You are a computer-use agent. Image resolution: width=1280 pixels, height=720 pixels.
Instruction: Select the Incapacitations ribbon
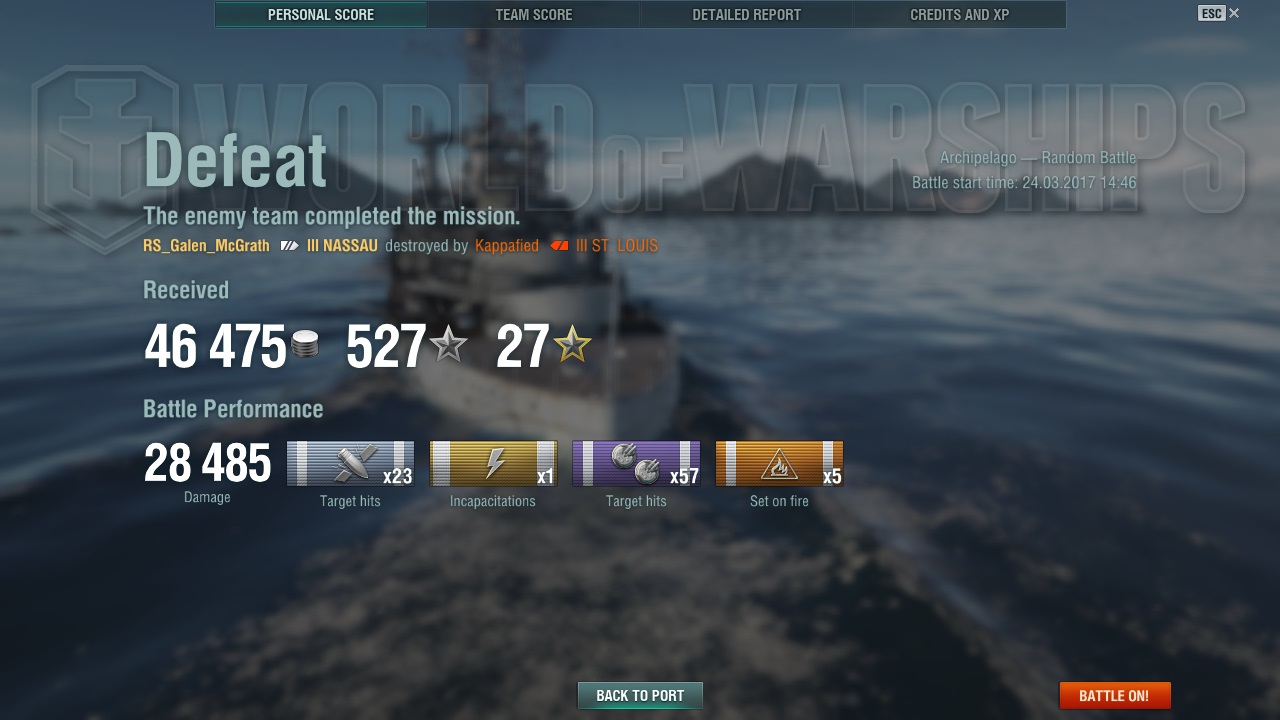coord(493,464)
